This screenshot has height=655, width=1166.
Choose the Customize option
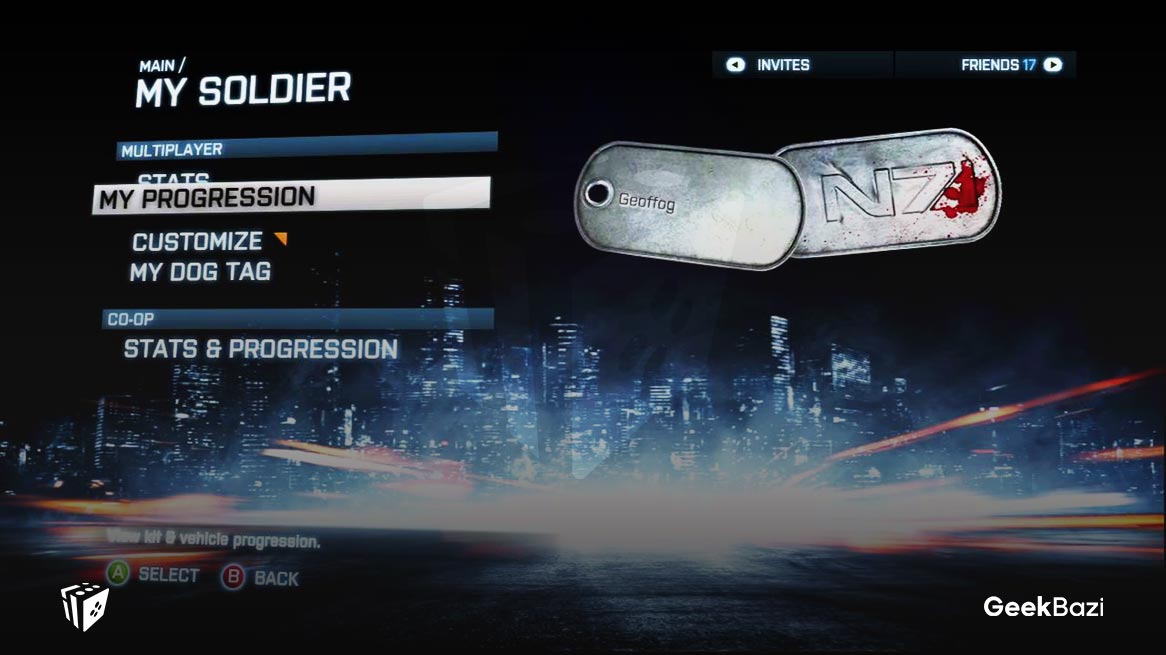(197, 242)
